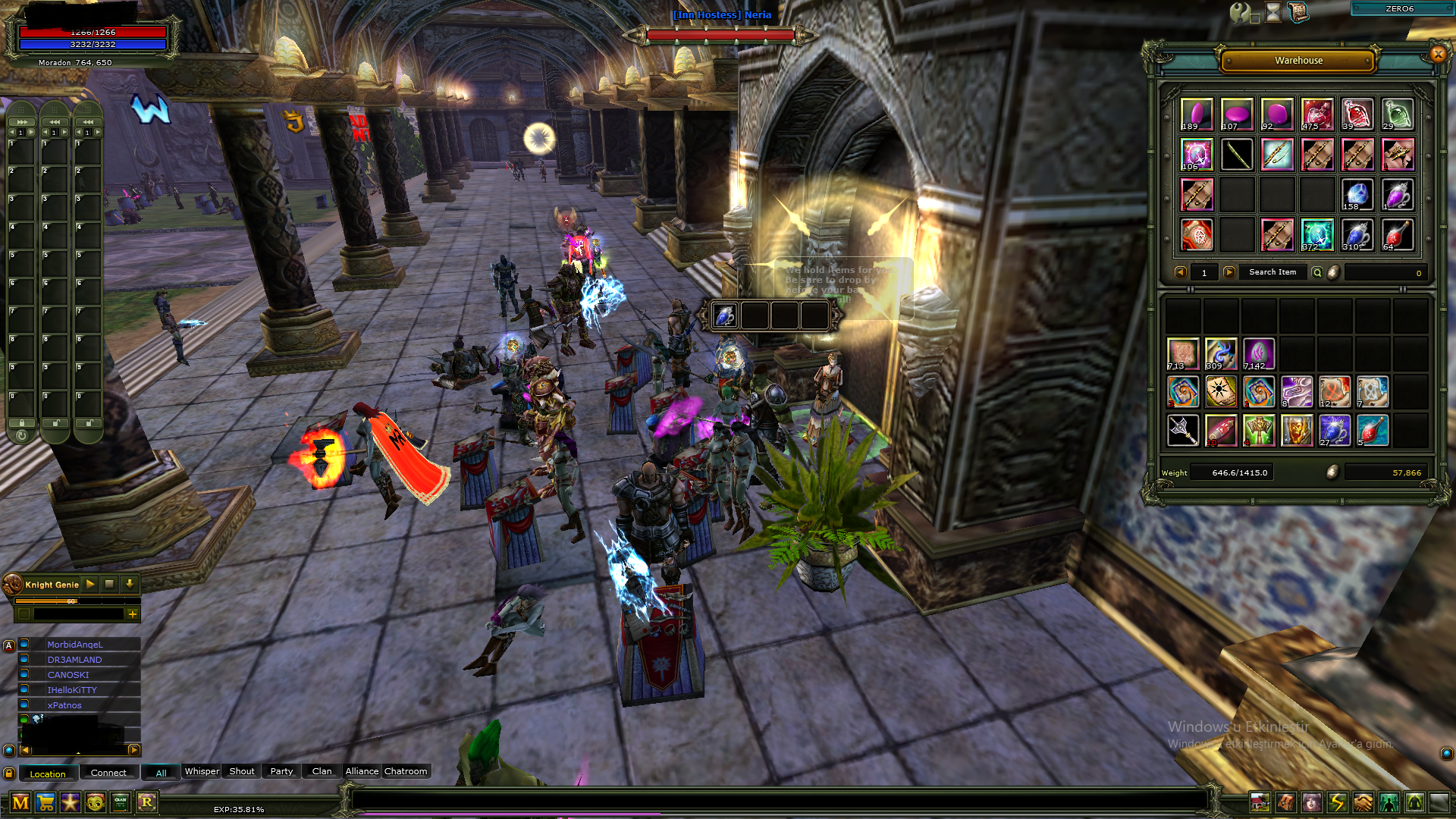
Task: Open the character portrait info icon
Action: [1312, 802]
